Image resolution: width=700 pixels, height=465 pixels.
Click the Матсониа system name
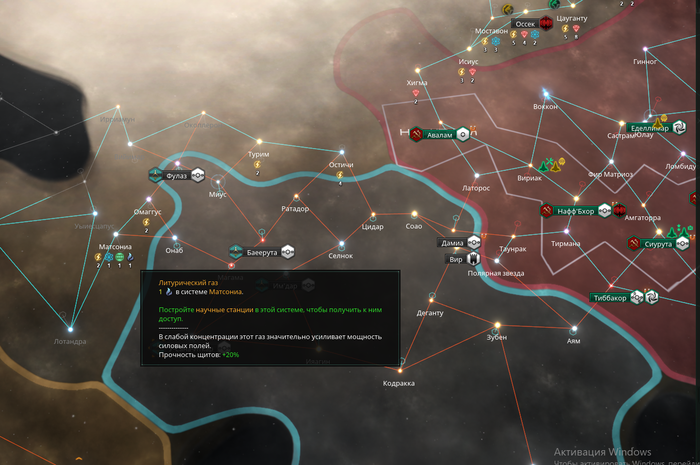115,246
